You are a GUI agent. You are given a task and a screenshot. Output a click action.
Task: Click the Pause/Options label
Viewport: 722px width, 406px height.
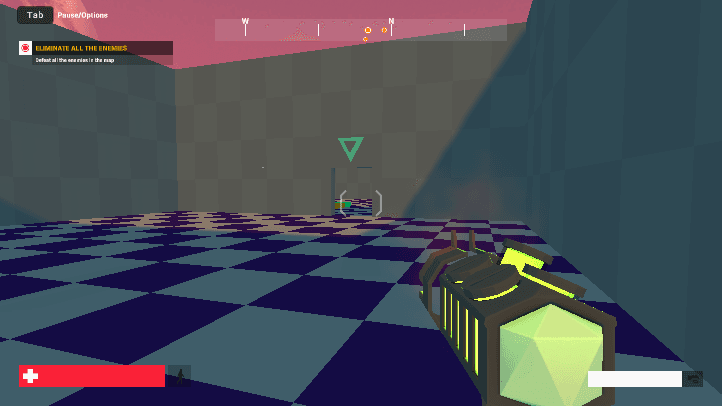[83, 15]
